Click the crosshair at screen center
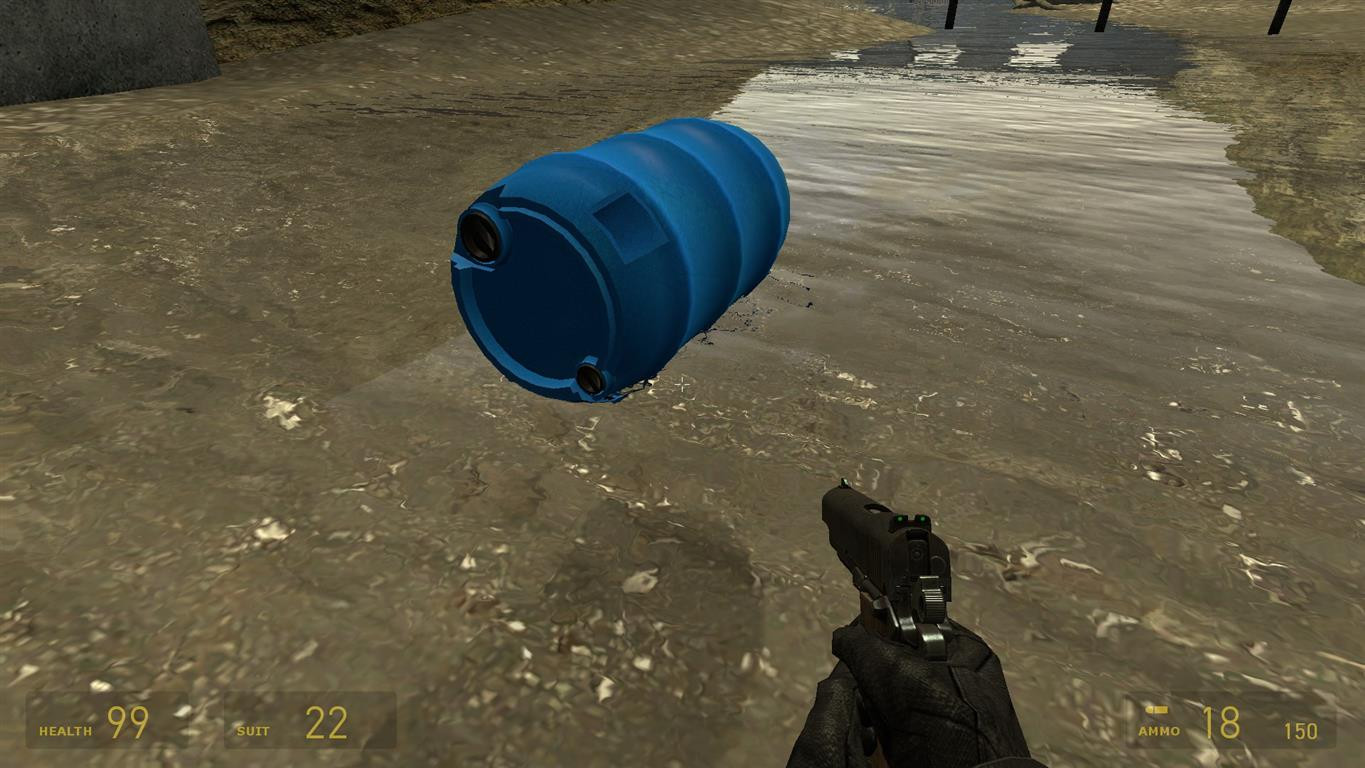 [x=682, y=384]
